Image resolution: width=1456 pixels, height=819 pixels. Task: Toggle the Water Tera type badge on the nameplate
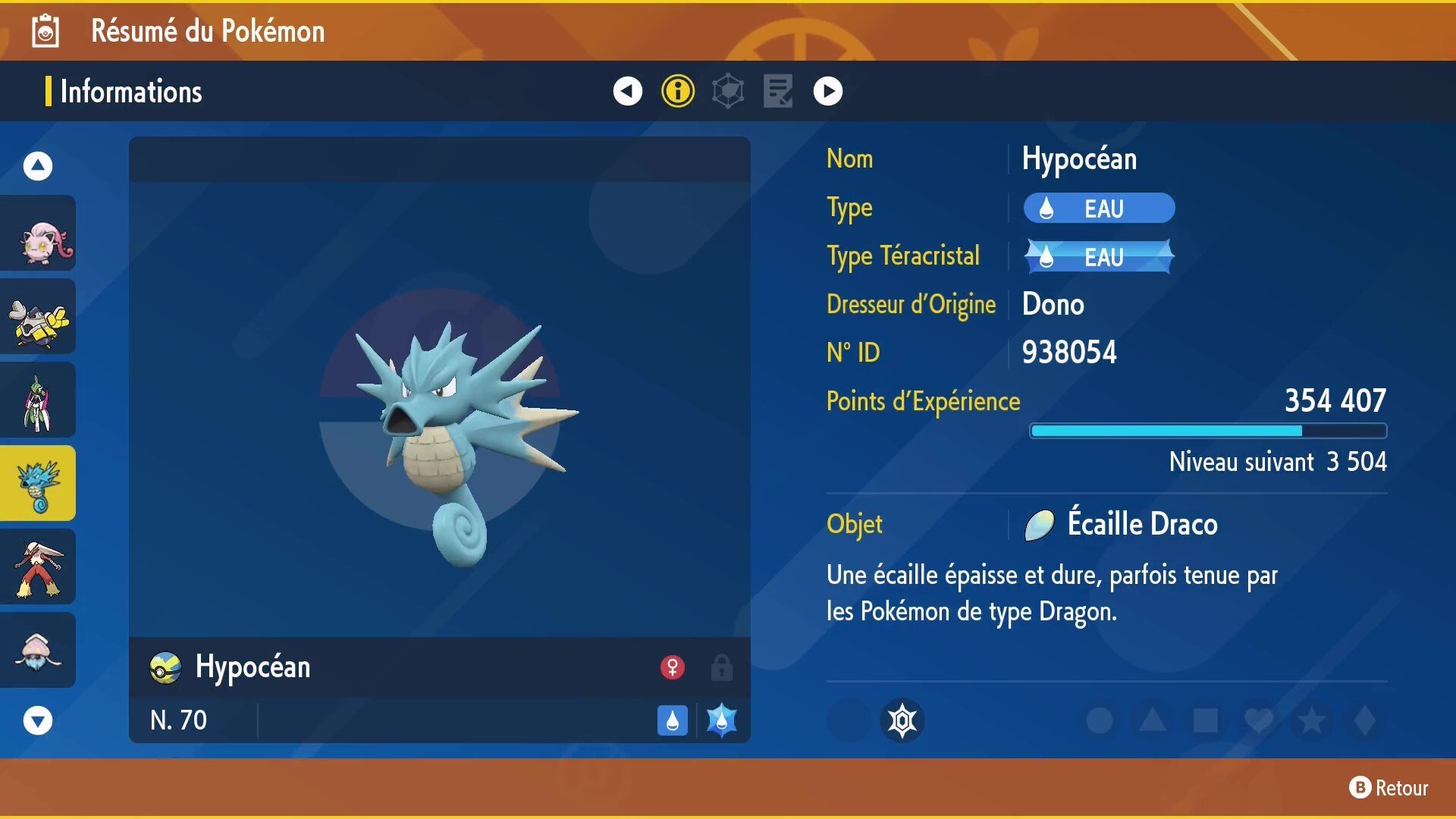pos(721,720)
